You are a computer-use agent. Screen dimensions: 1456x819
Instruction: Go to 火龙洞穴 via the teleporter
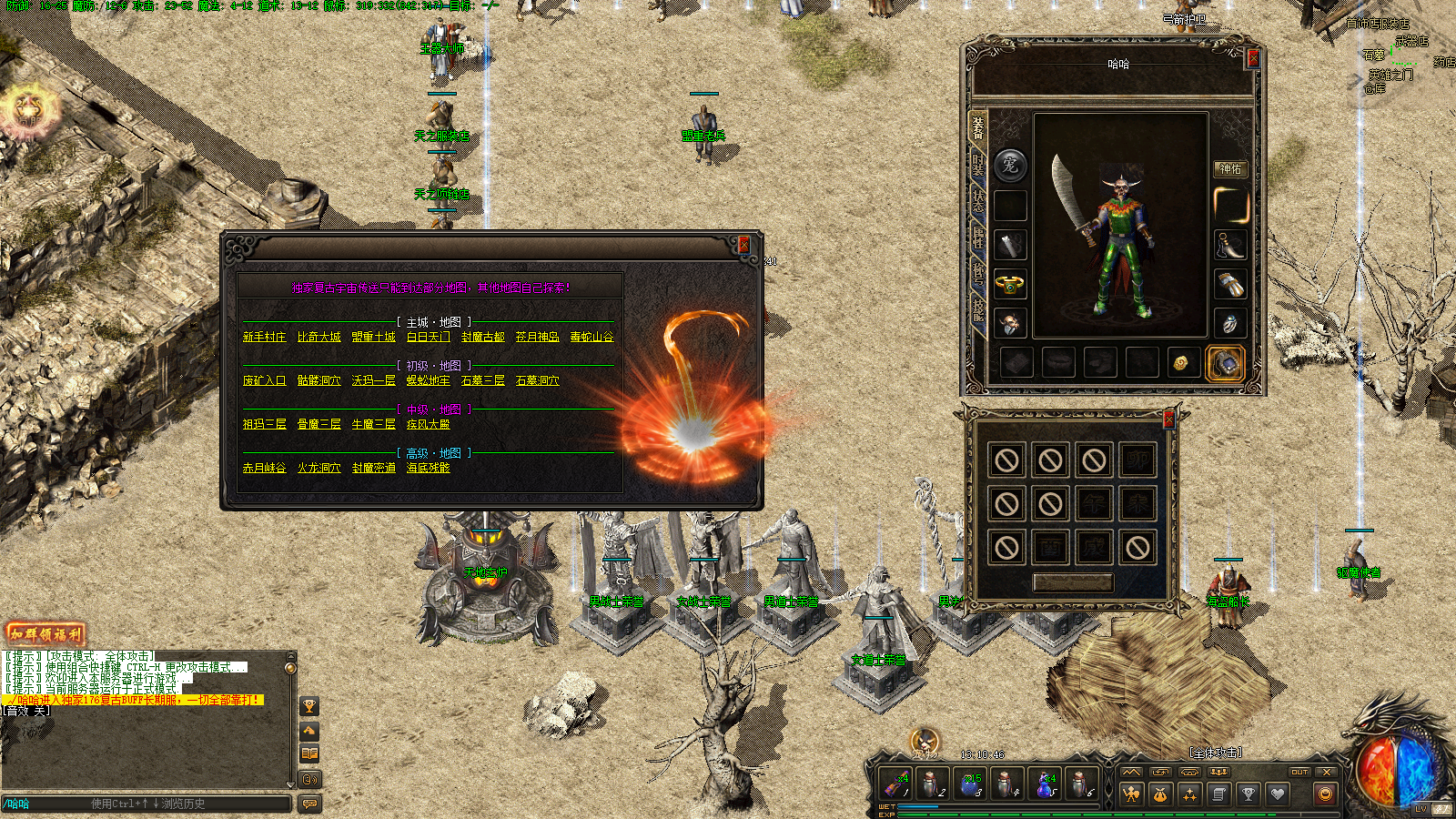318,468
